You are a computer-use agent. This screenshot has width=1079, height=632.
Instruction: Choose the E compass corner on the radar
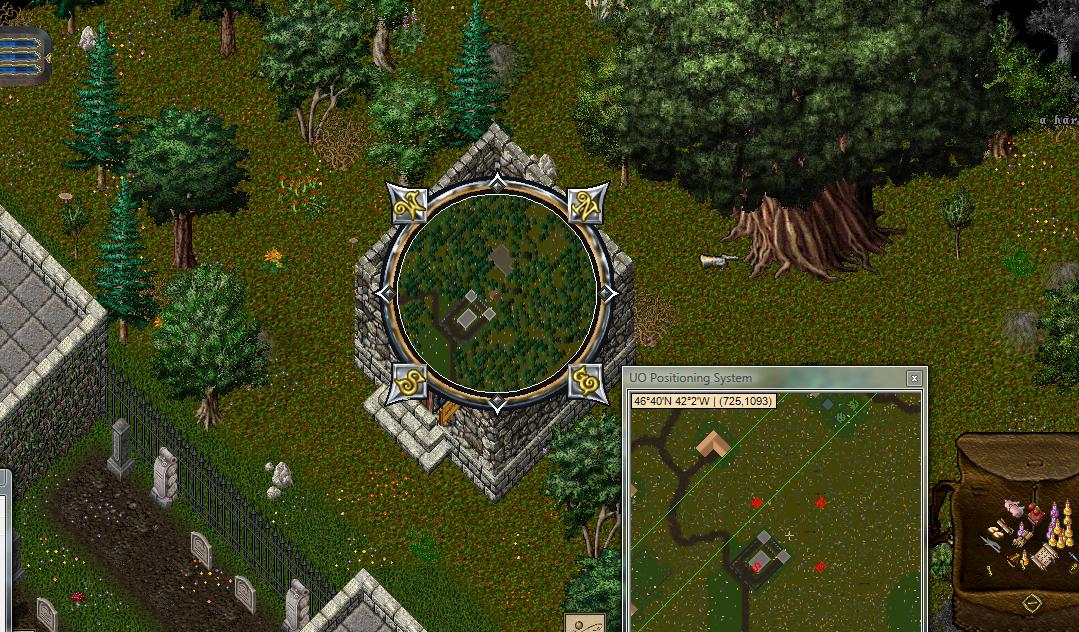click(587, 382)
